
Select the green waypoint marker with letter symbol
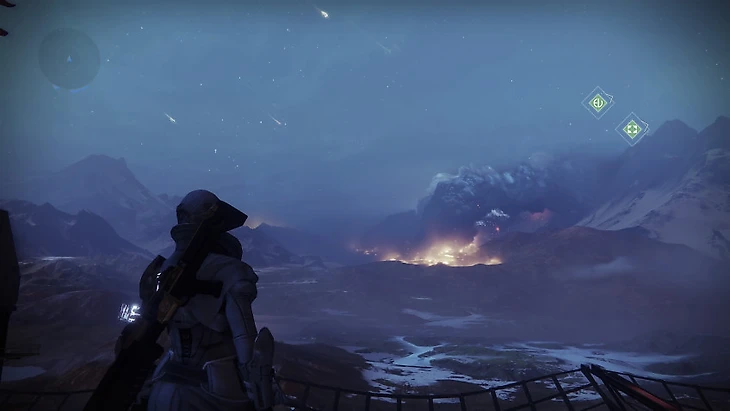click(598, 102)
